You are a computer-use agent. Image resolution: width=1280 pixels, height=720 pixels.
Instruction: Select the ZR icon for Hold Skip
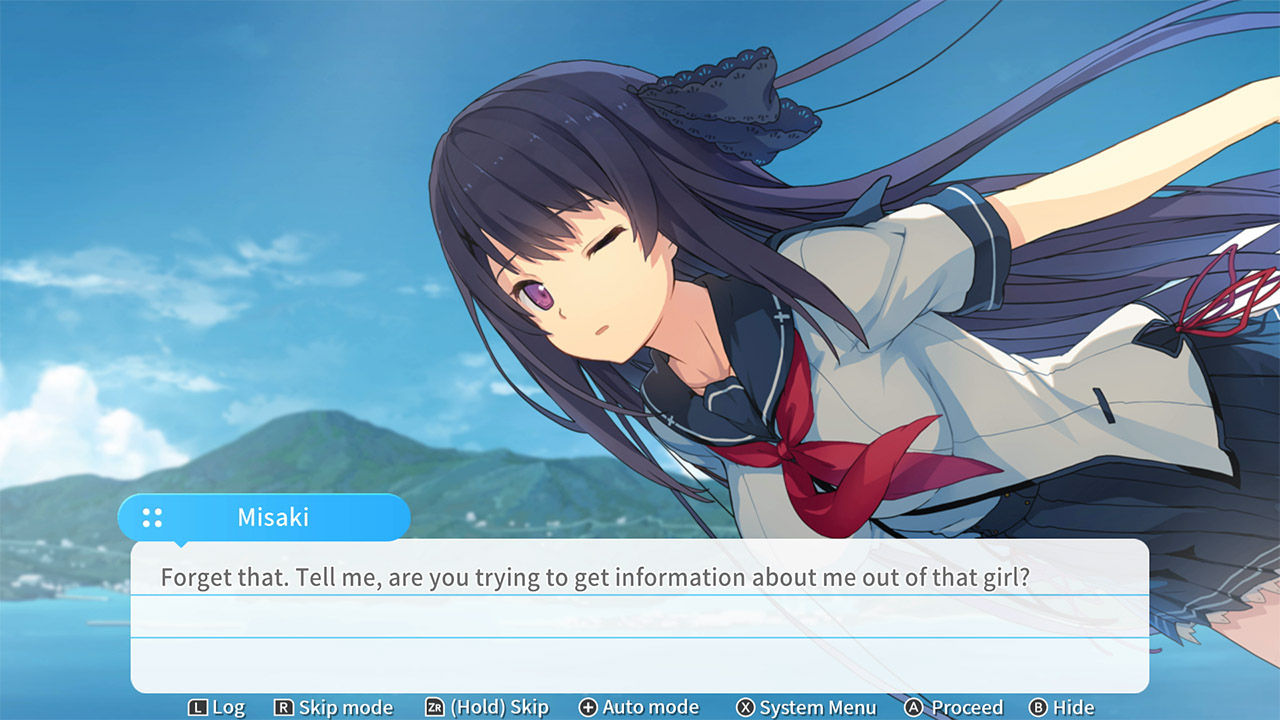pyautogui.click(x=433, y=707)
